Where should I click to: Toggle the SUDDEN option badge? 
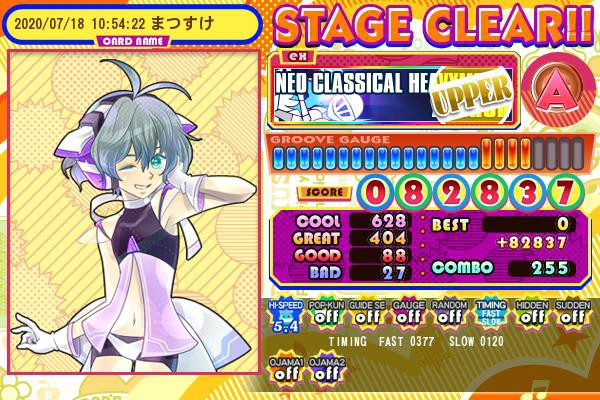pyautogui.click(x=571, y=316)
